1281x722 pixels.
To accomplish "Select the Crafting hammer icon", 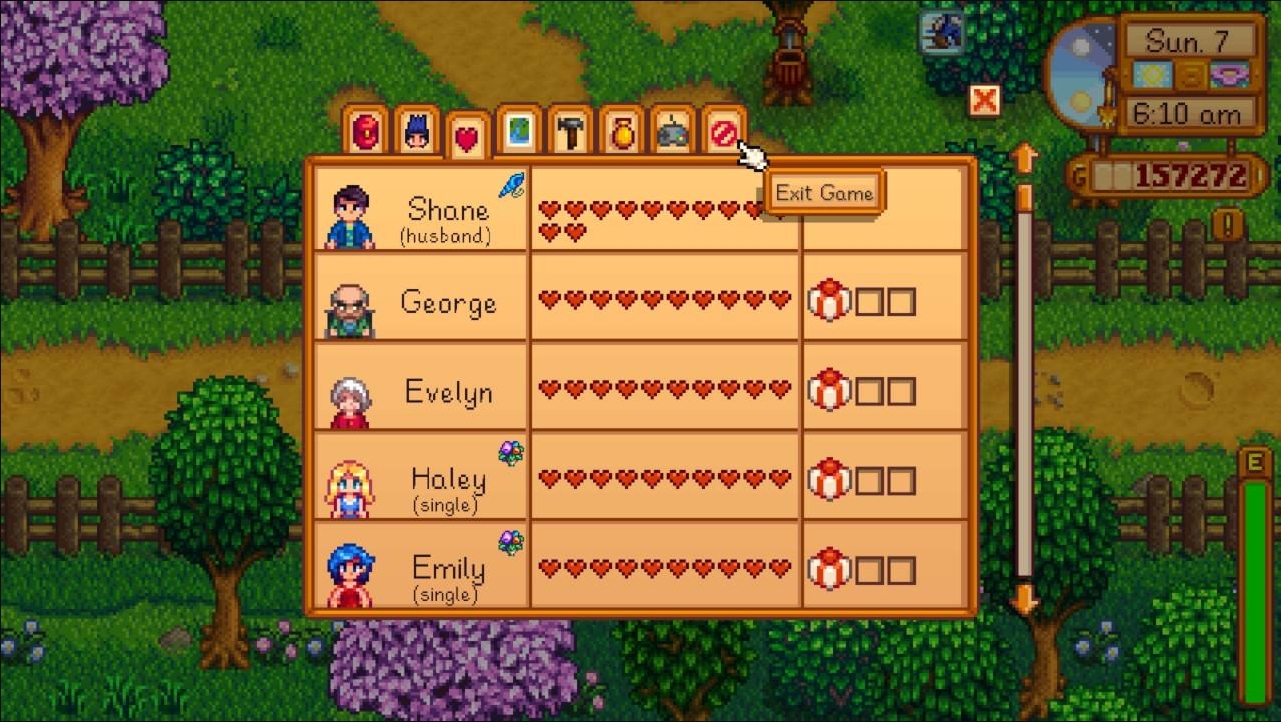I will (x=571, y=130).
